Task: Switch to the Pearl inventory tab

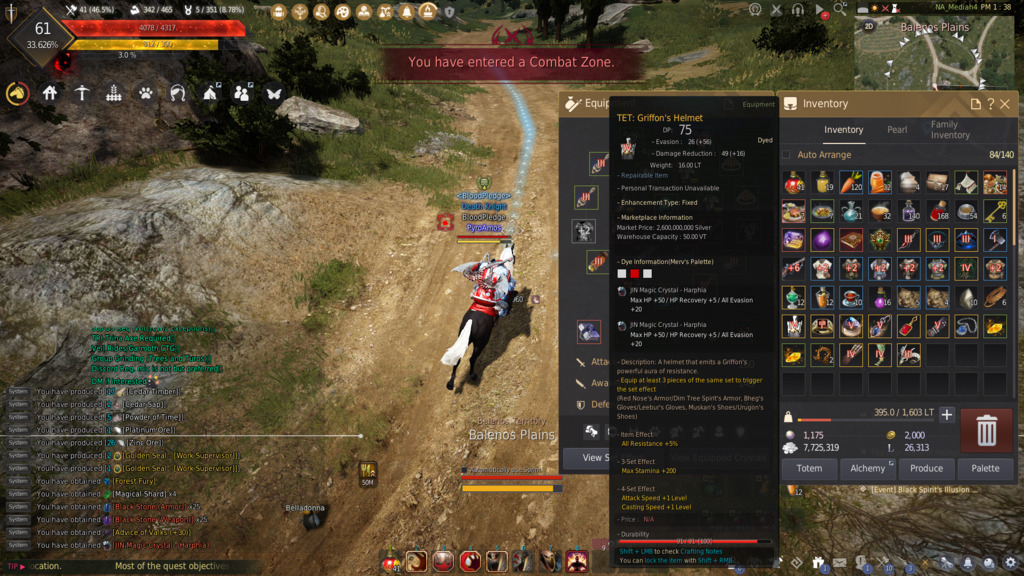Action: pyautogui.click(x=897, y=130)
